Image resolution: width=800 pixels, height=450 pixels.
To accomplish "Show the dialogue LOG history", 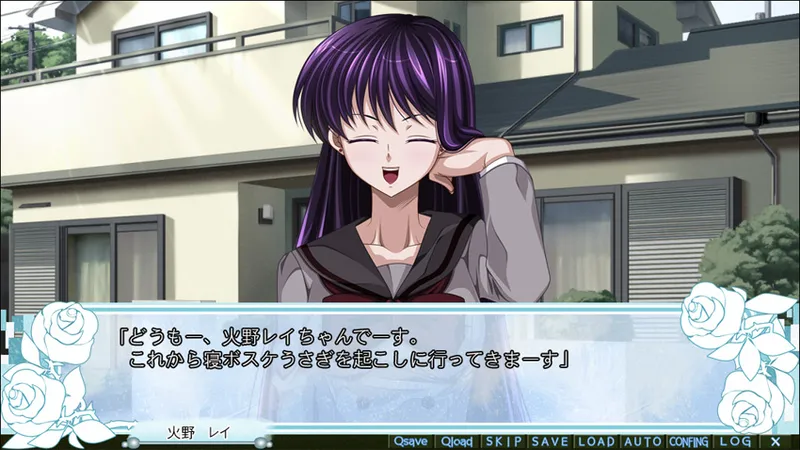I will 735,441.
